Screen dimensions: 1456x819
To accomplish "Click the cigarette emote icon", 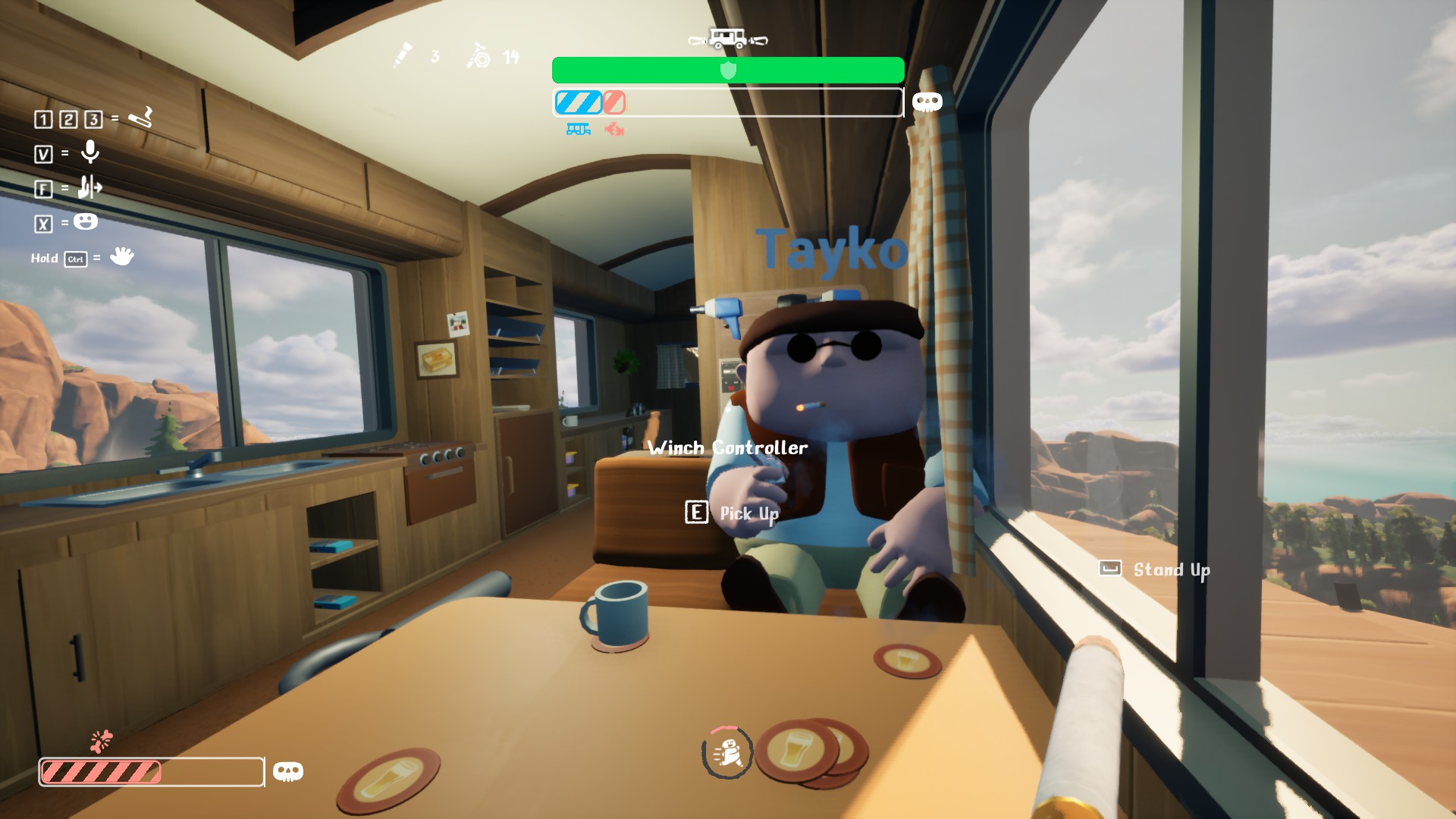I will [x=141, y=118].
